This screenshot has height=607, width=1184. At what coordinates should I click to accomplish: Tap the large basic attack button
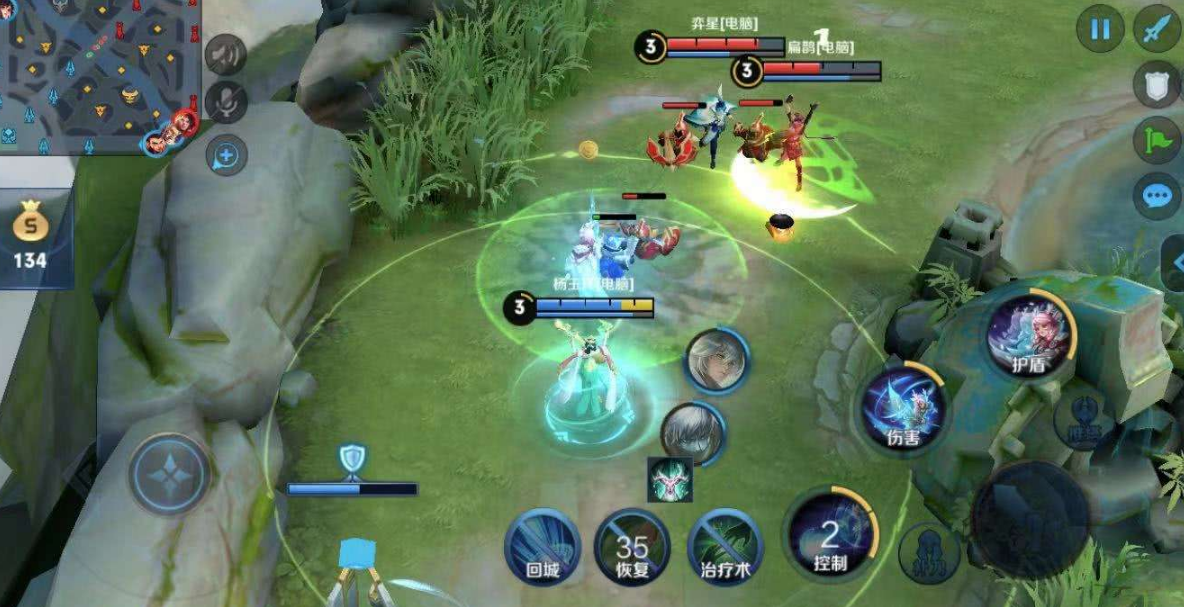tap(1030, 518)
